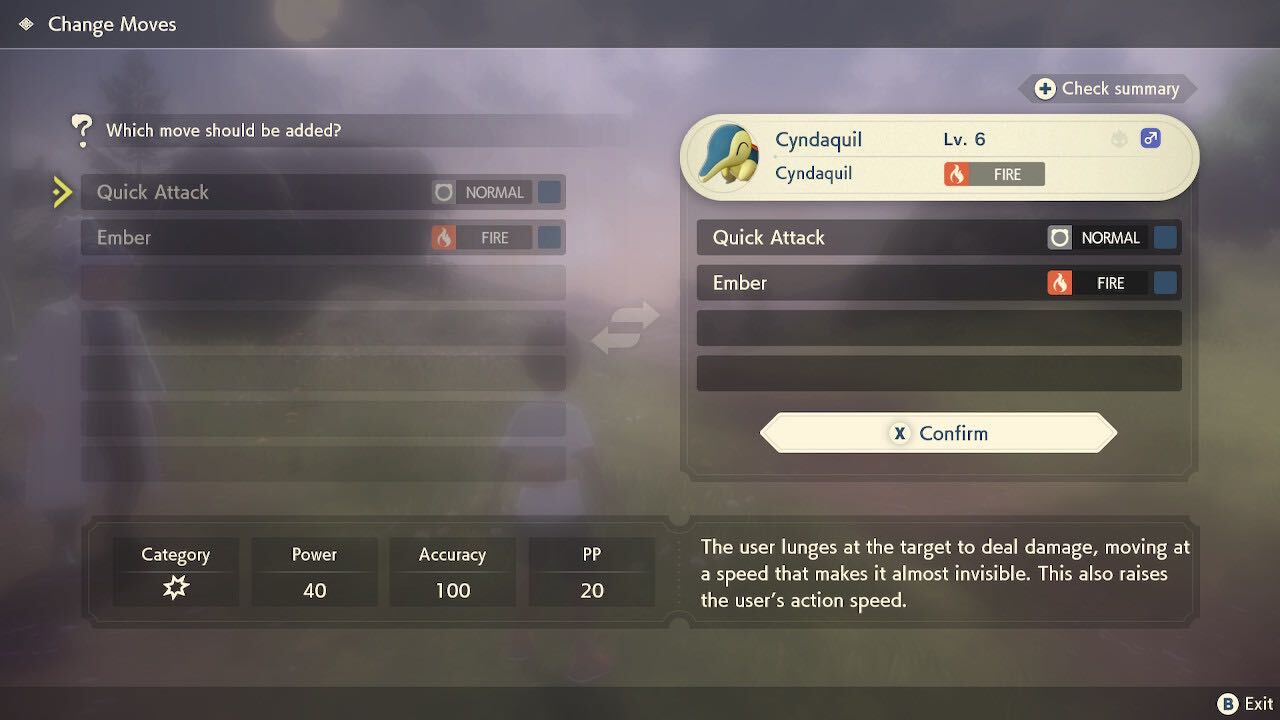Viewport: 1280px width, 720px height.
Task: Toggle the blue mastery square next to Quick Attack
Action: [x=548, y=192]
